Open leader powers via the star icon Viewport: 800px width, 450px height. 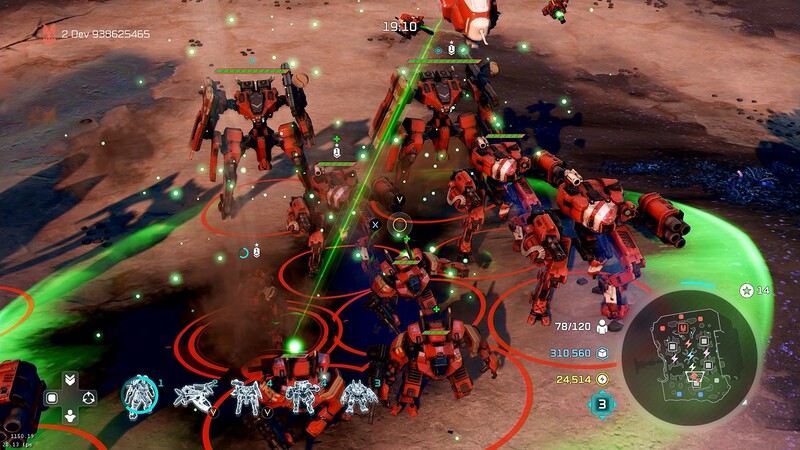tap(746, 290)
